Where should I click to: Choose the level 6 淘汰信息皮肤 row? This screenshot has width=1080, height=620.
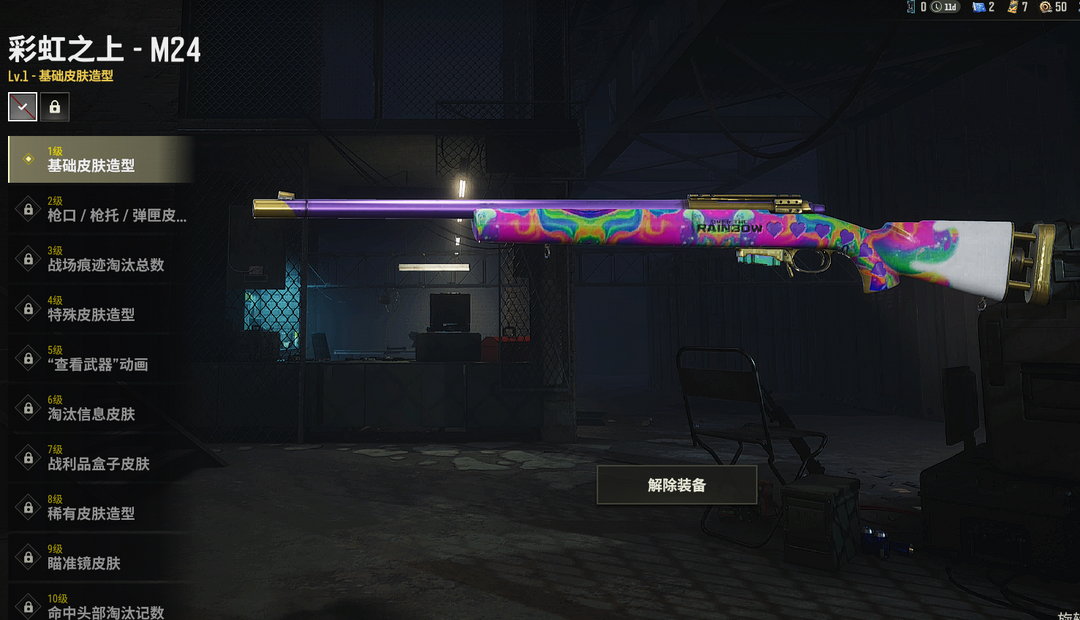pos(99,408)
